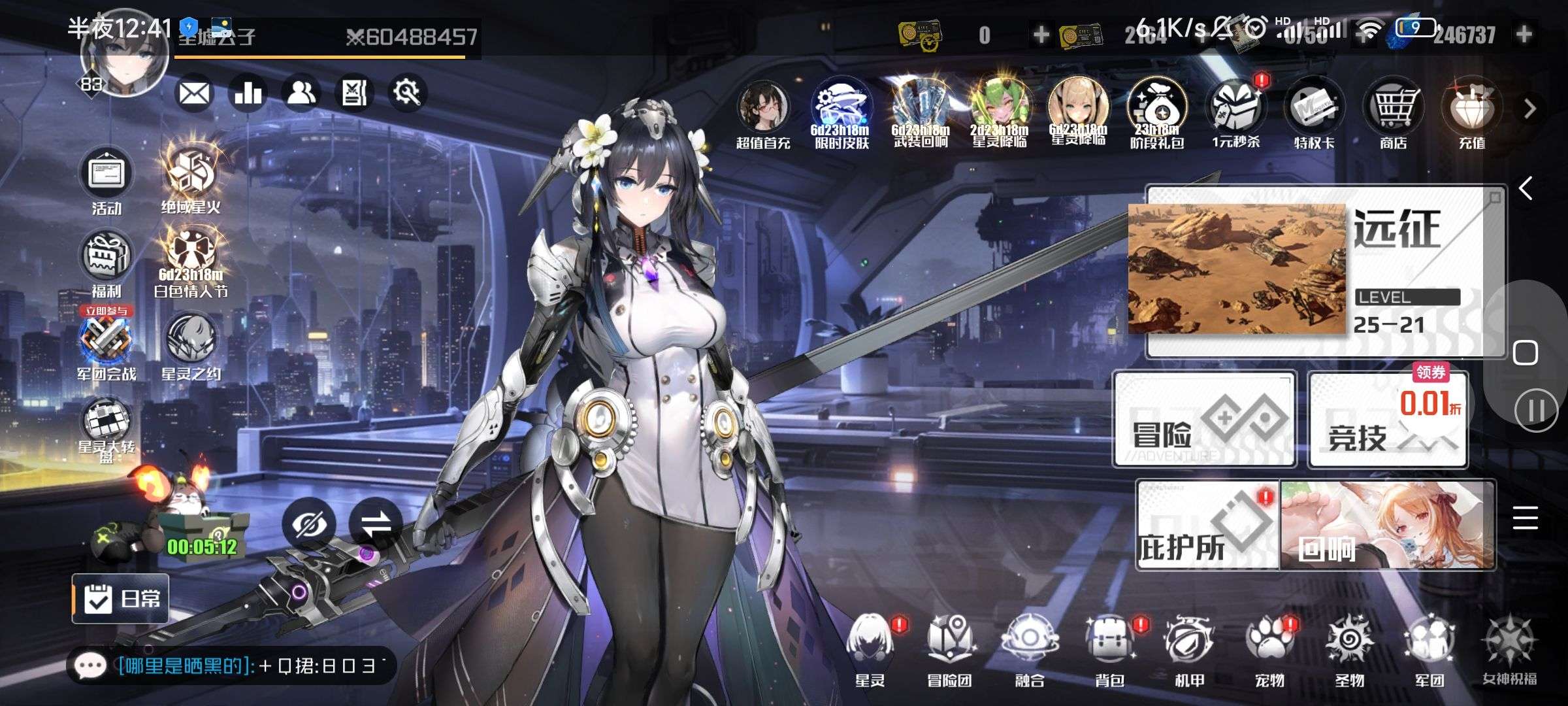Open the friends icon

[301, 94]
